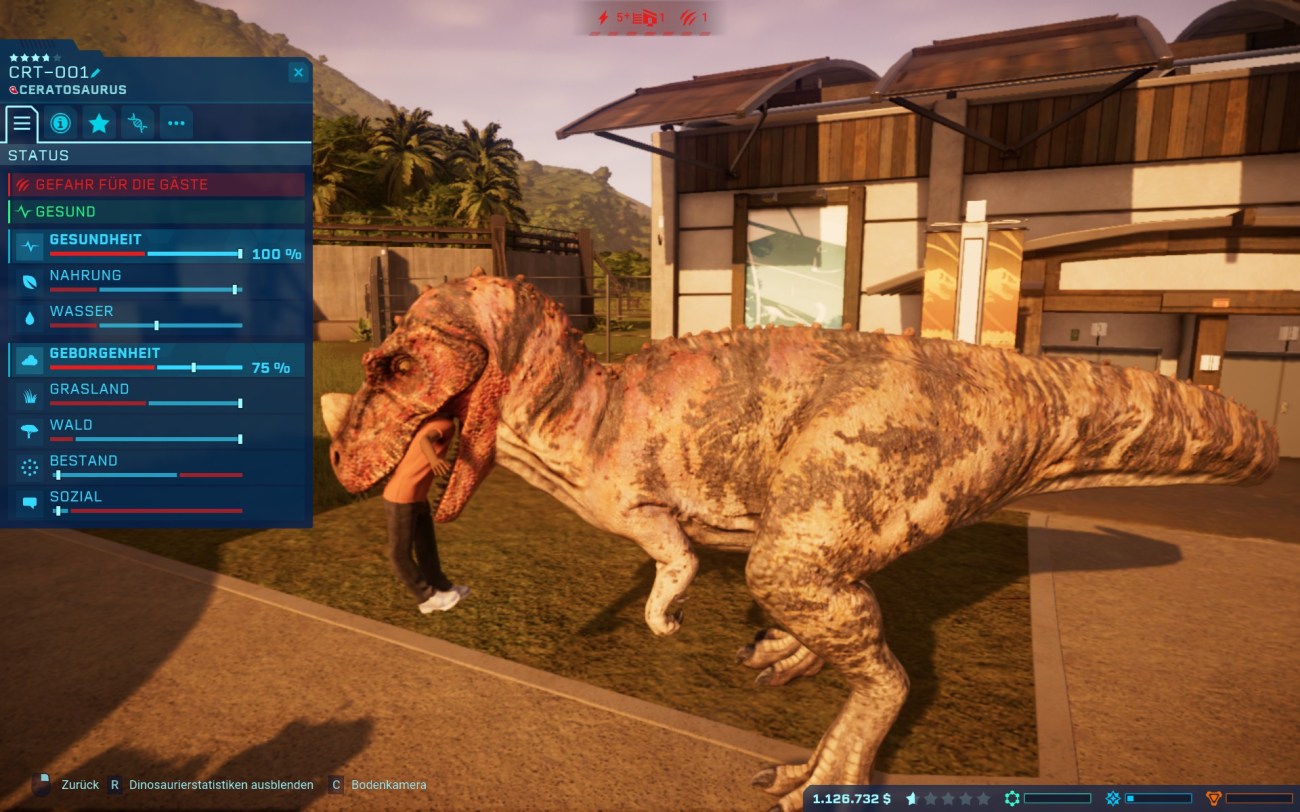Rename the dinosaur via the pencil icon
This screenshot has width=1300, height=812.
[x=96, y=73]
